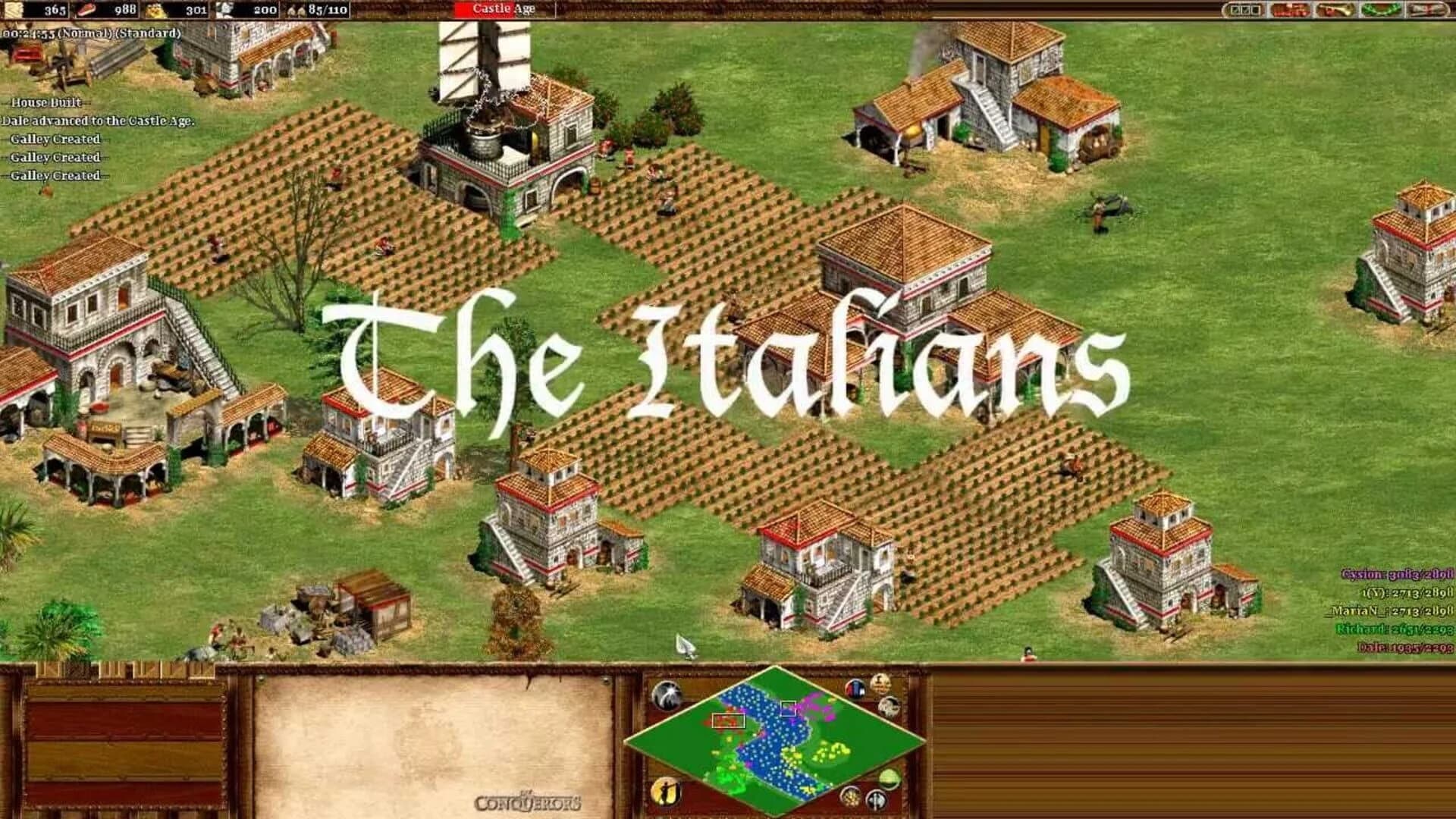Enable the first checkbox near the Diplomacy button
Viewport: 1456px width, 819px height.
point(1234,10)
